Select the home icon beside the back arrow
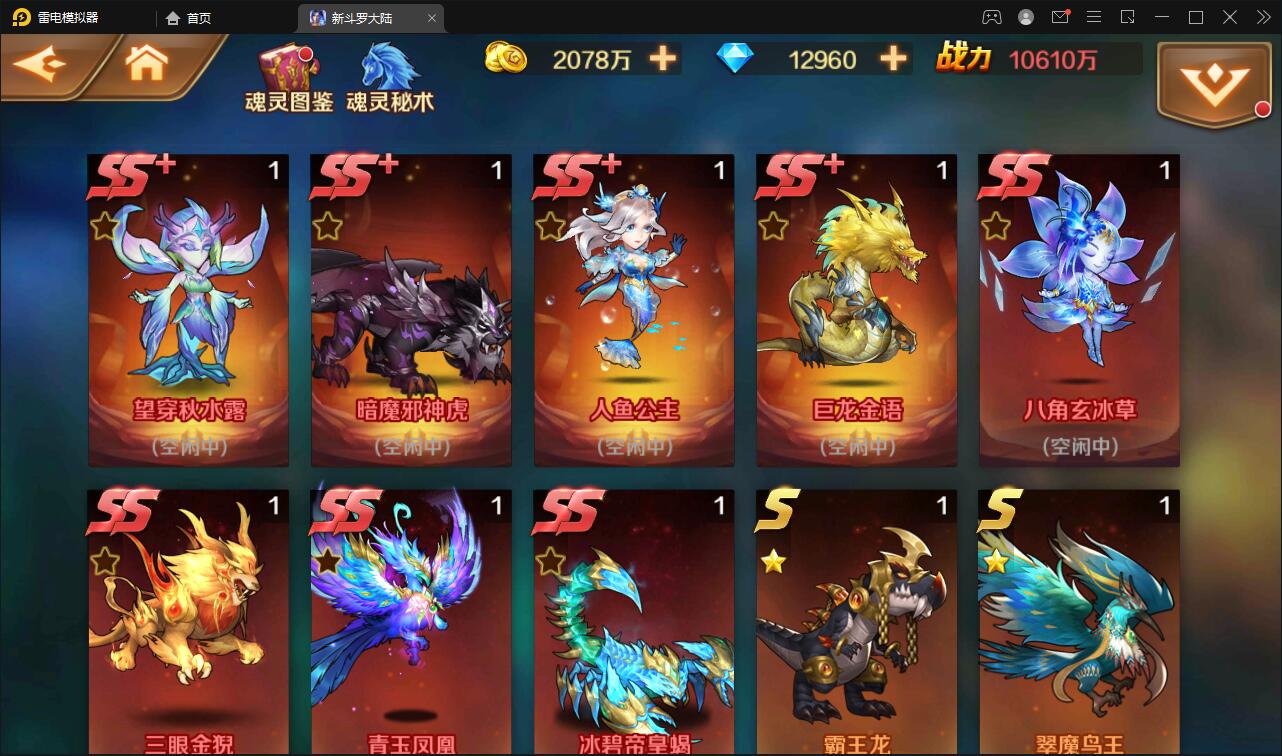 [146, 62]
